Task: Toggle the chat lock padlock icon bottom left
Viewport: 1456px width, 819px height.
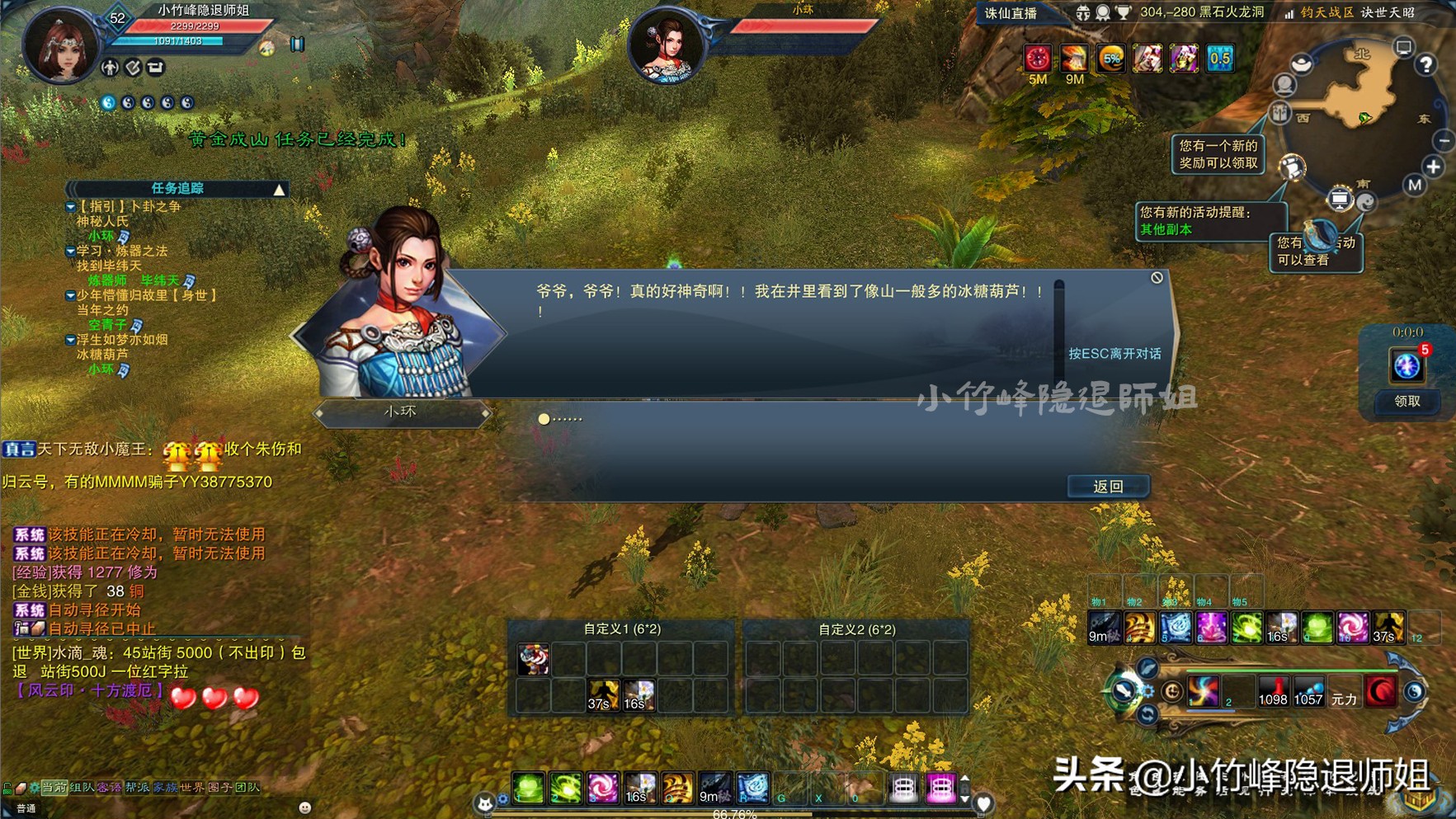Action: (7, 786)
